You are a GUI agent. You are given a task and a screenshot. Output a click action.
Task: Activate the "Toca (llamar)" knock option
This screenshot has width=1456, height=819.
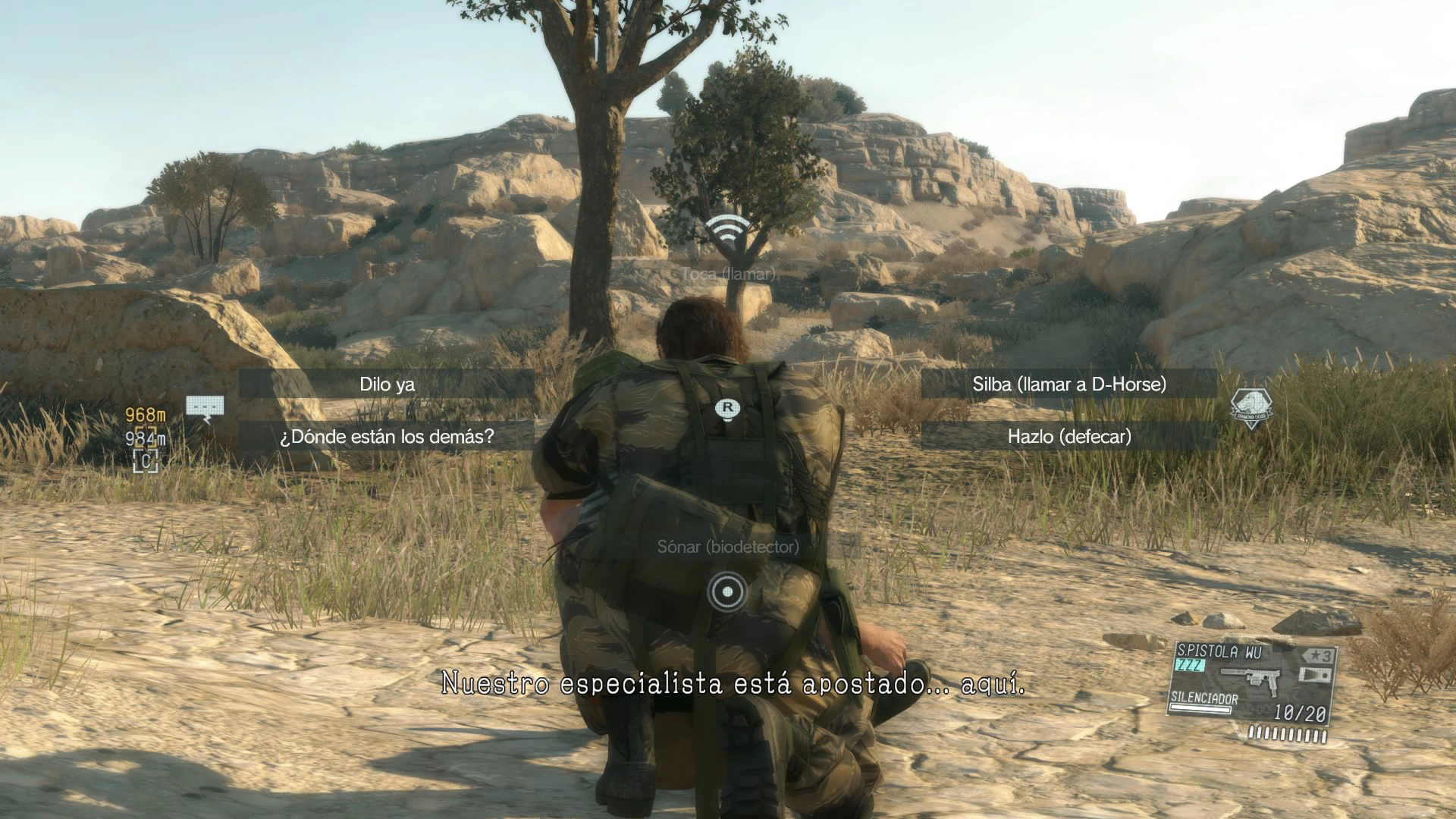pos(728,274)
